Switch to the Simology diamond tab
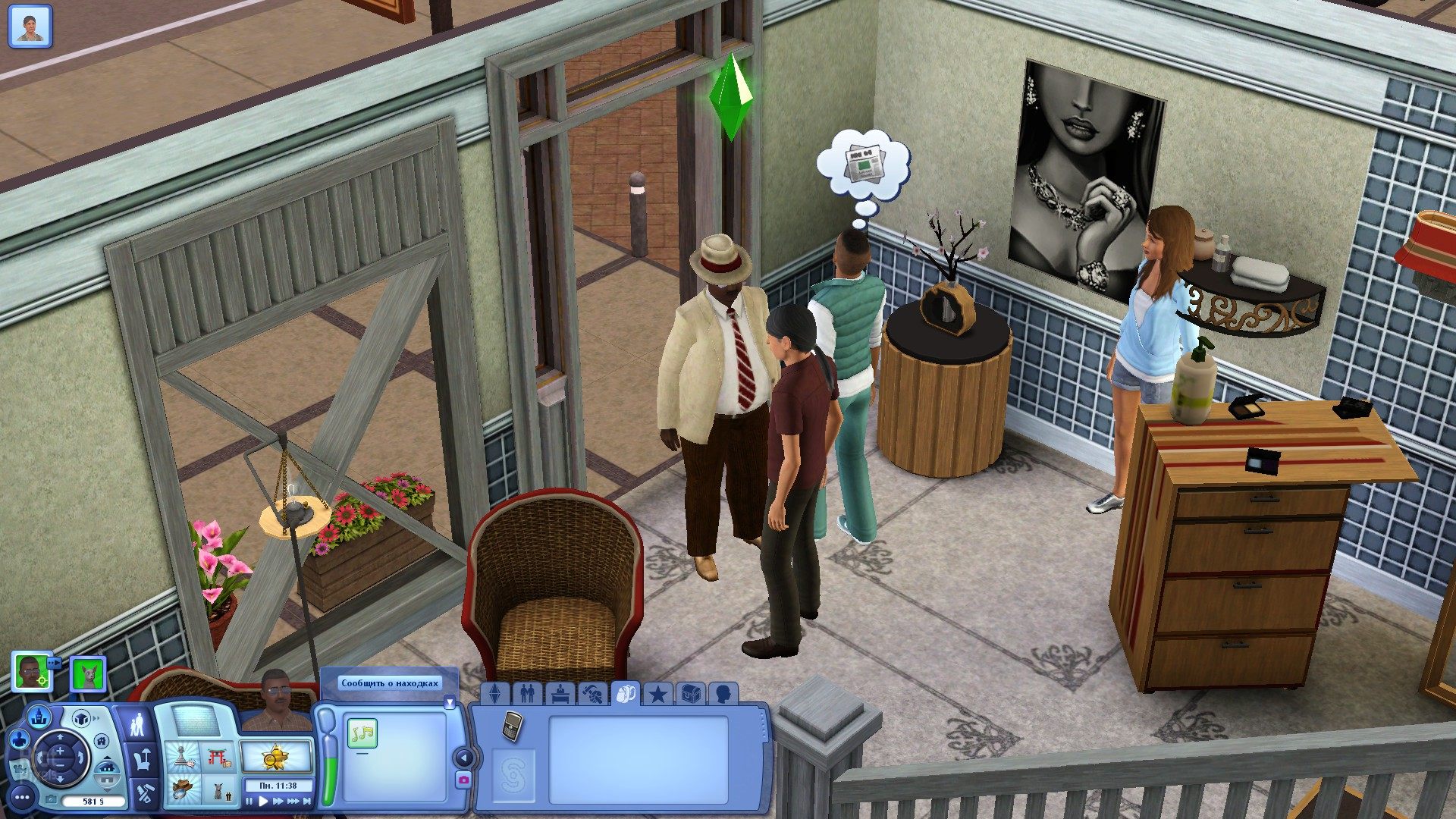The width and height of the screenshot is (1456, 819). 495,694
